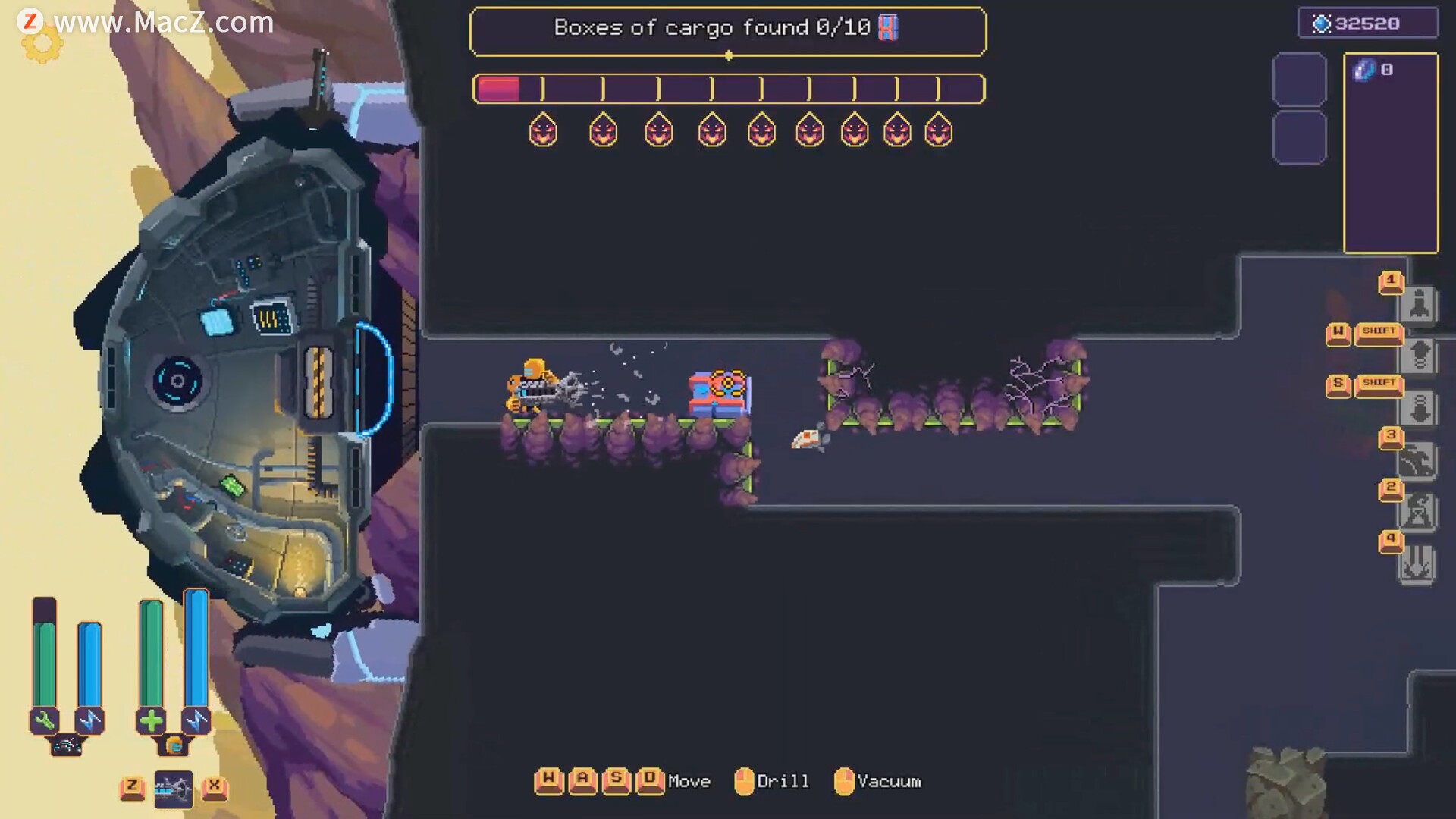Activate the ground slam ability
Screen dimensions: 1456x819
pyautogui.click(x=1417, y=565)
